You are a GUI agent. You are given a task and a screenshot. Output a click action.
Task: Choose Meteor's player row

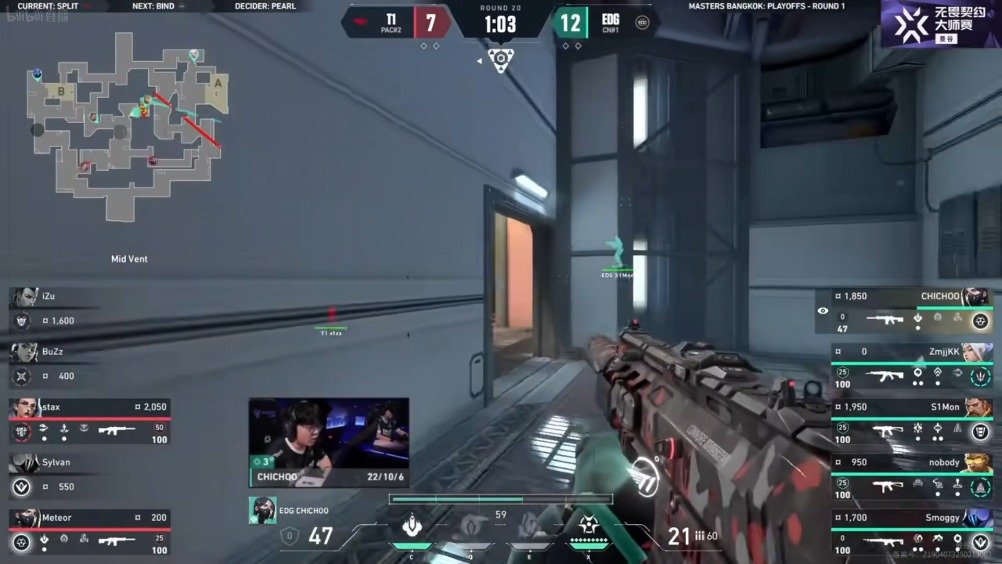point(90,530)
